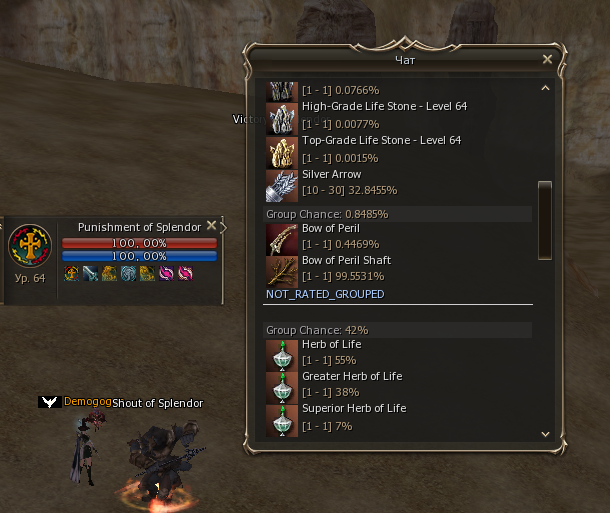Click the drop list scrollbar thumb
610x513 pixels.
coord(545,209)
